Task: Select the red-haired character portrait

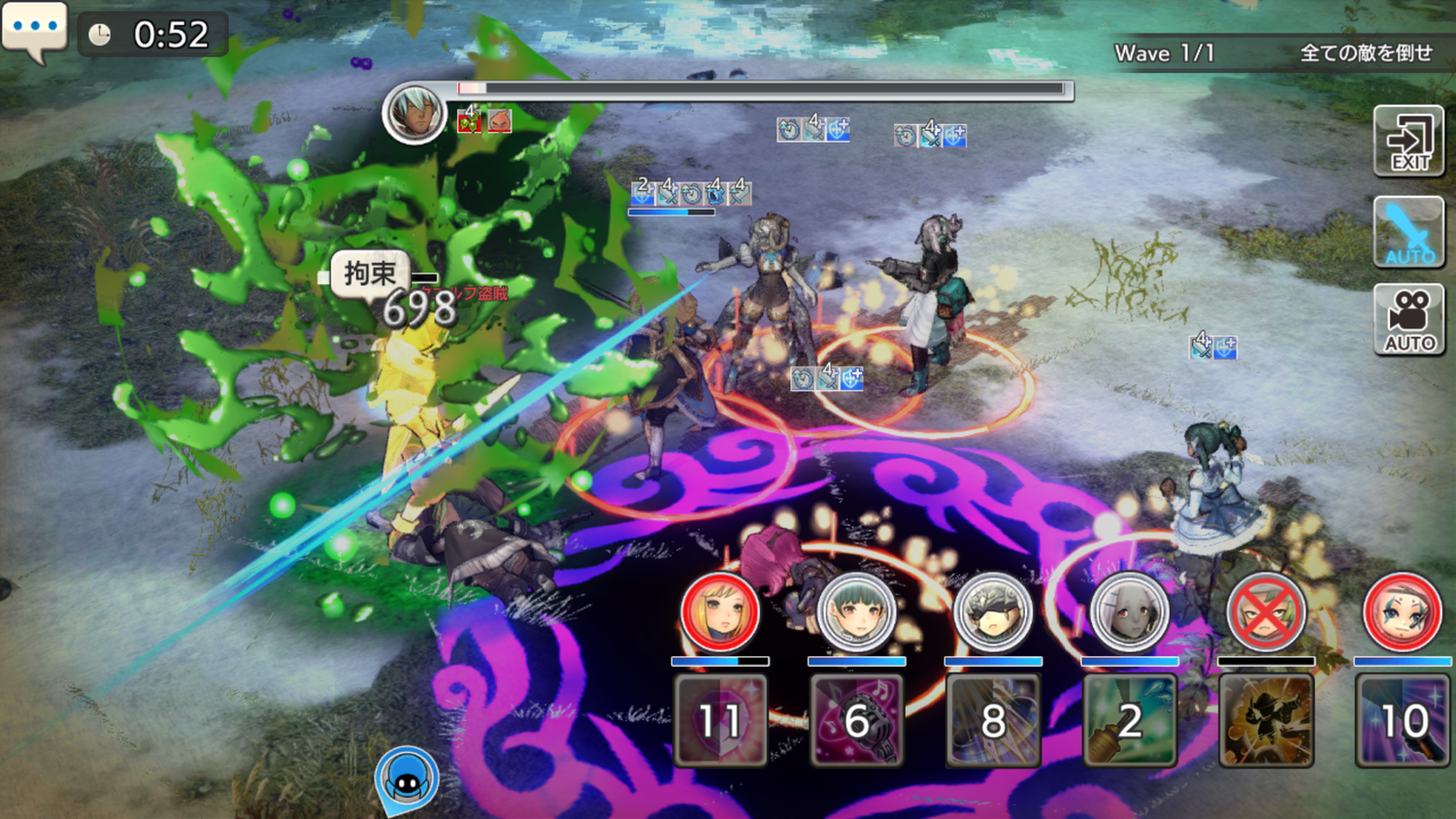Action: pos(1402,612)
